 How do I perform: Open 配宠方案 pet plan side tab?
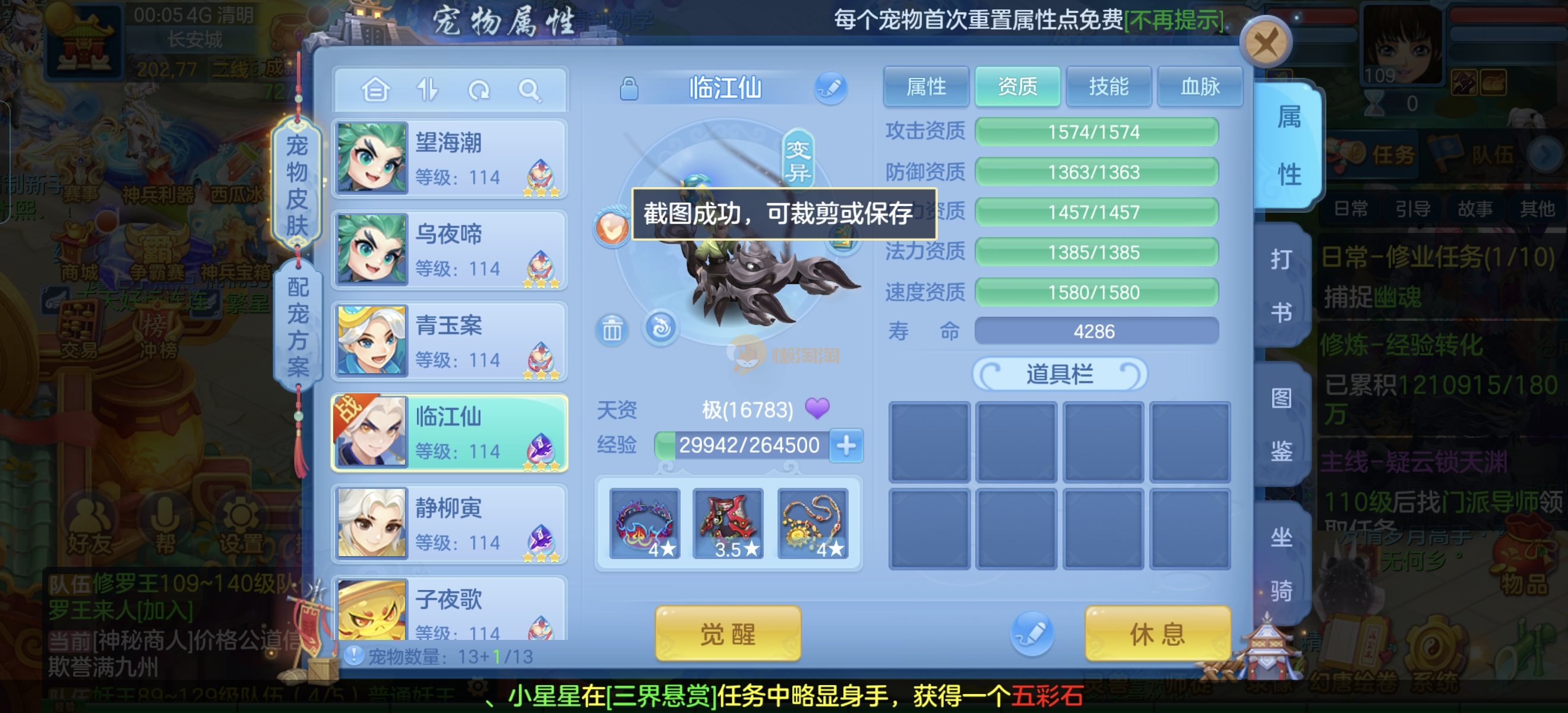tap(298, 327)
